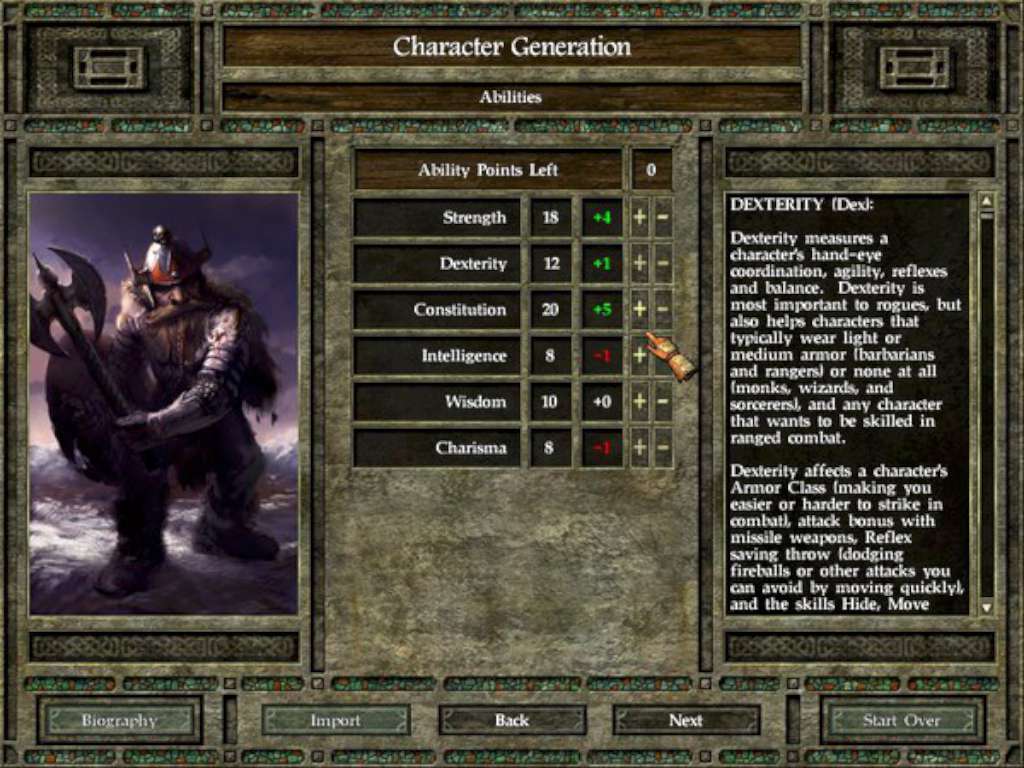This screenshot has width=1024, height=768.
Task: Click the Import button
Action: coord(336,720)
